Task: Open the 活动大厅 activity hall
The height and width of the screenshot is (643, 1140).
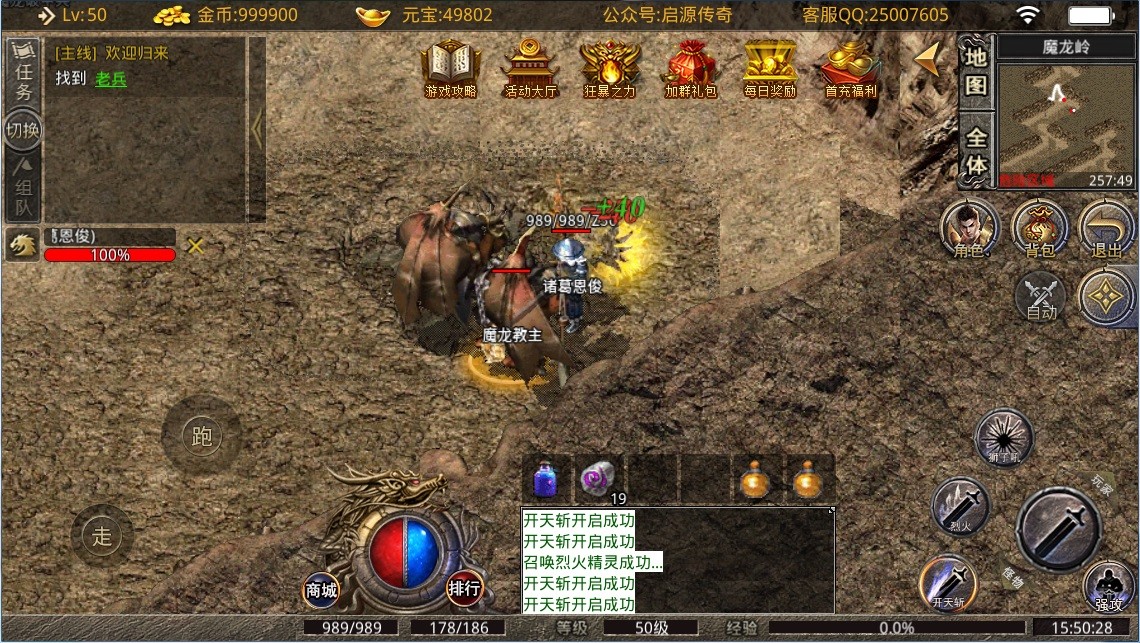Action: [530, 68]
